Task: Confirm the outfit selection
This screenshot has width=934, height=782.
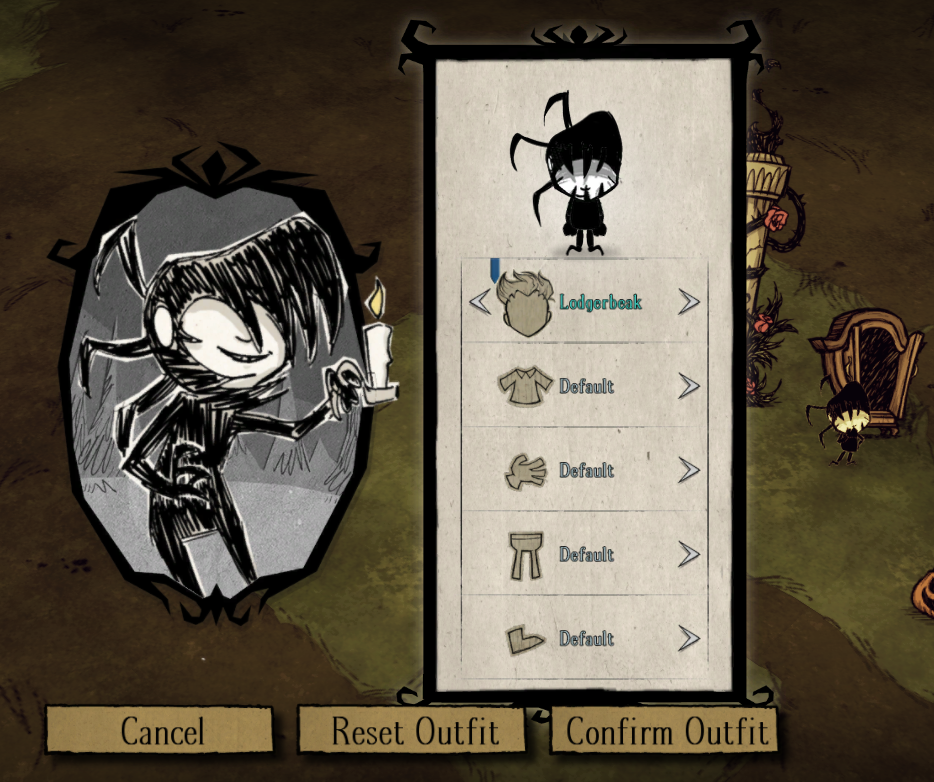Action: click(x=665, y=730)
